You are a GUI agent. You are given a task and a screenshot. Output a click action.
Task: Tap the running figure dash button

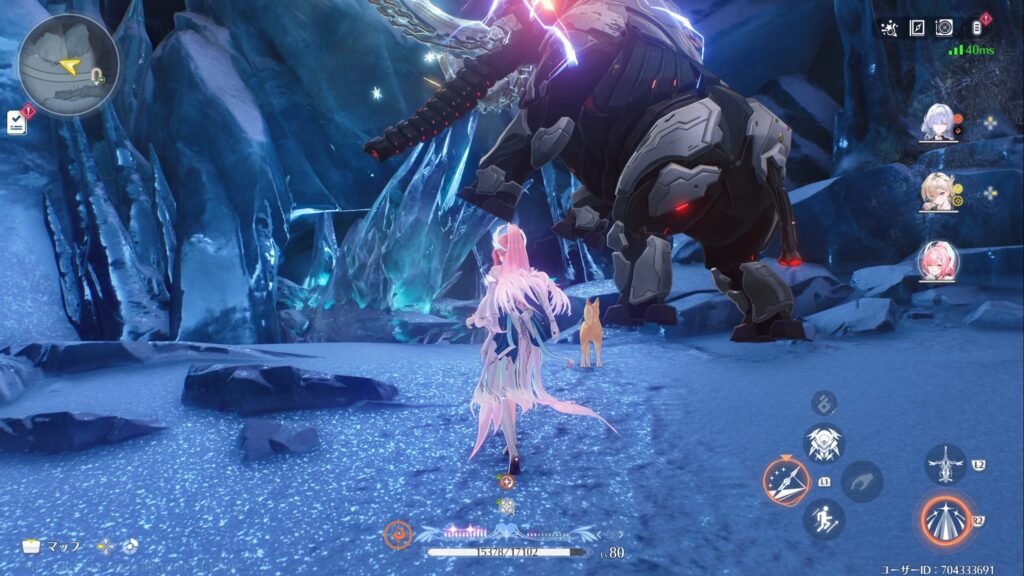coord(825,520)
